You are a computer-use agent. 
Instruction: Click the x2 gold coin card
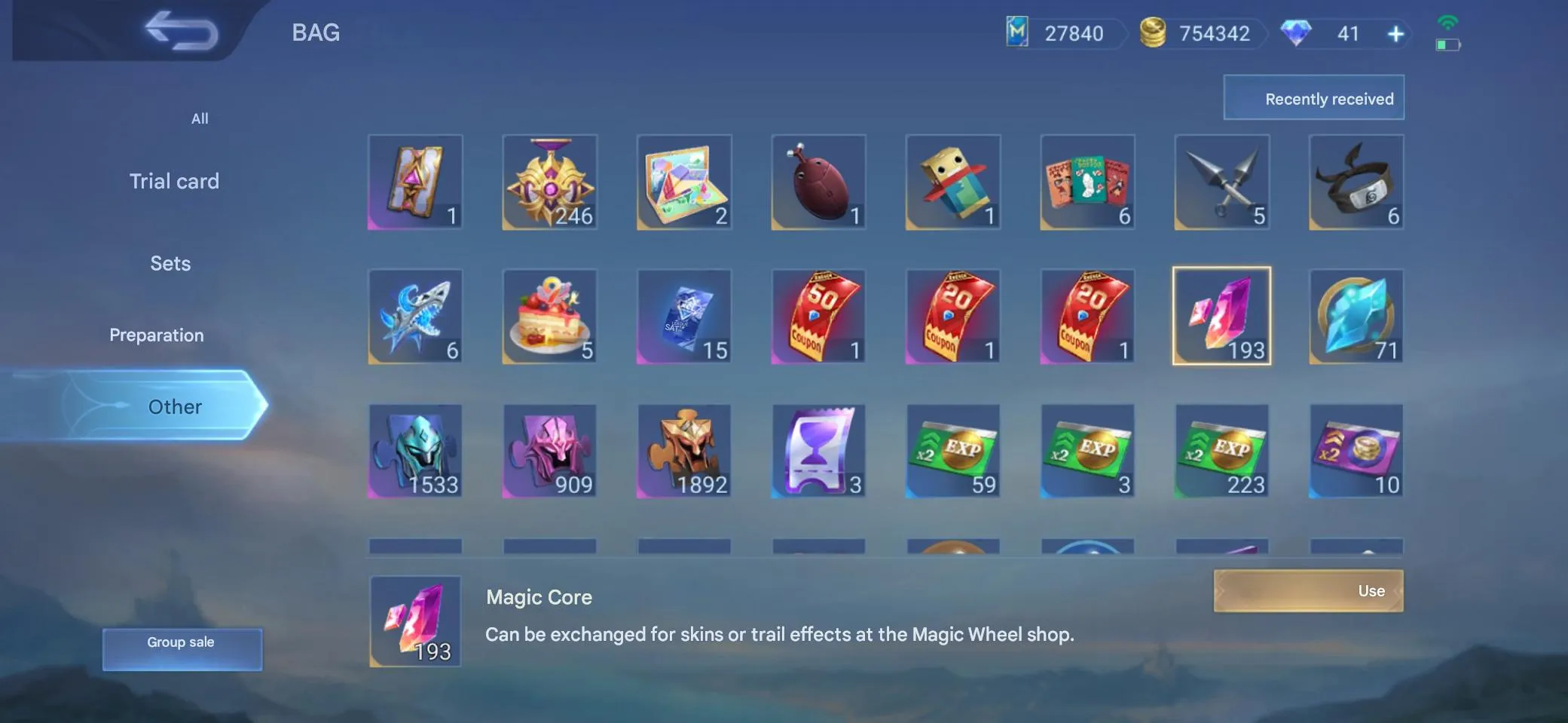[x=1356, y=451]
